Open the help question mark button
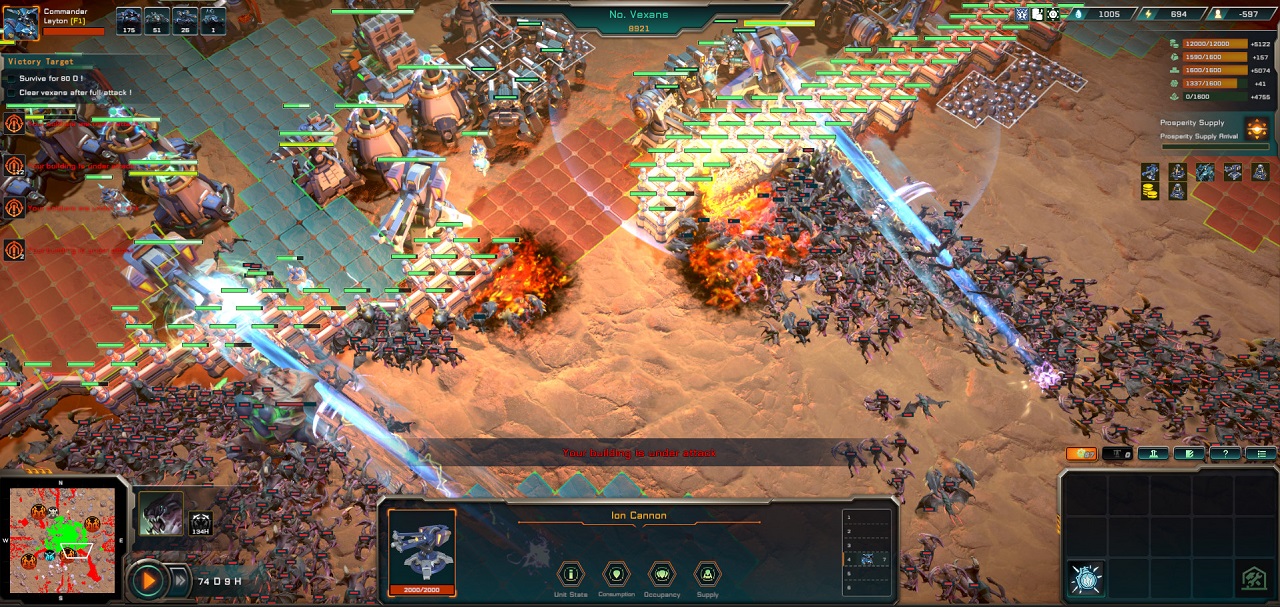This screenshot has width=1280, height=607. click(x=1224, y=454)
